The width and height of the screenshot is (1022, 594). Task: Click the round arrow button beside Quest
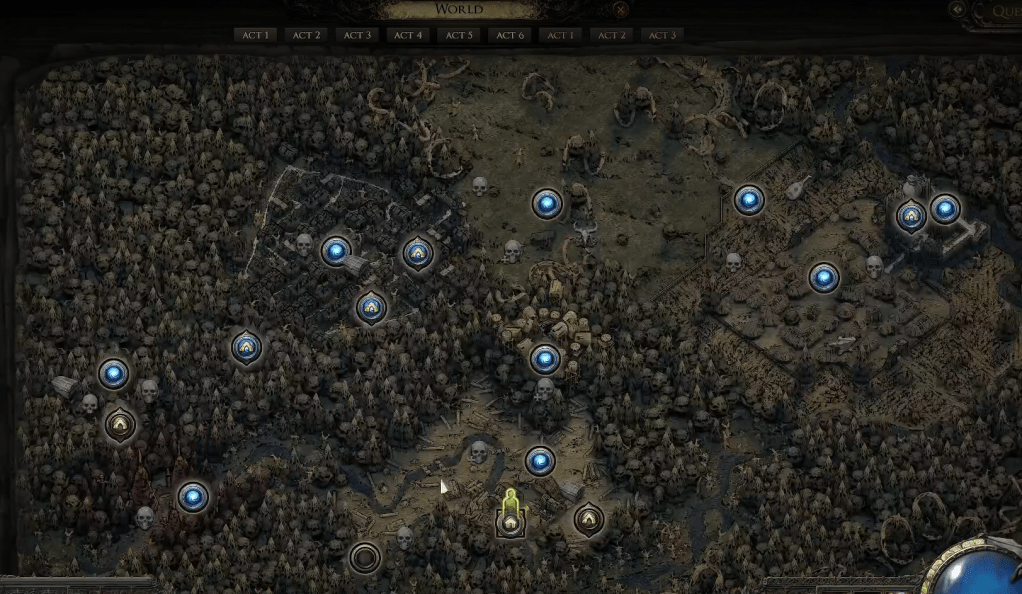click(x=957, y=10)
